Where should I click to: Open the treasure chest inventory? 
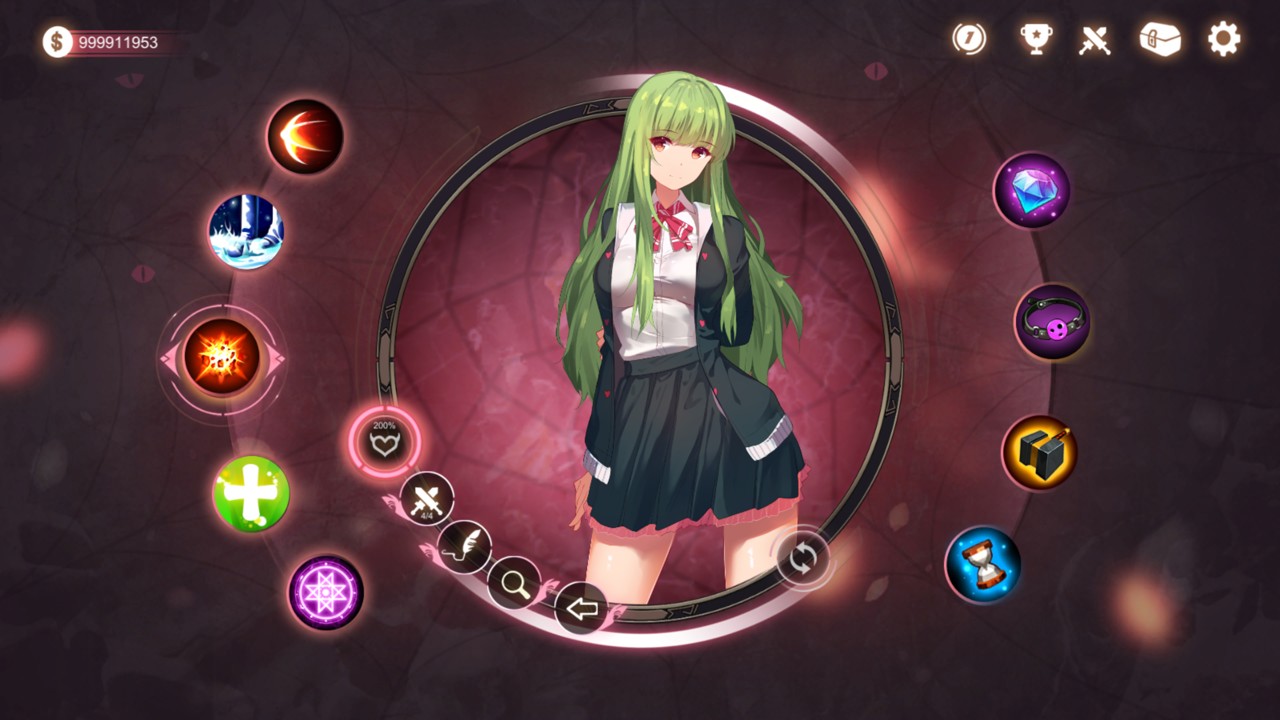(1160, 39)
